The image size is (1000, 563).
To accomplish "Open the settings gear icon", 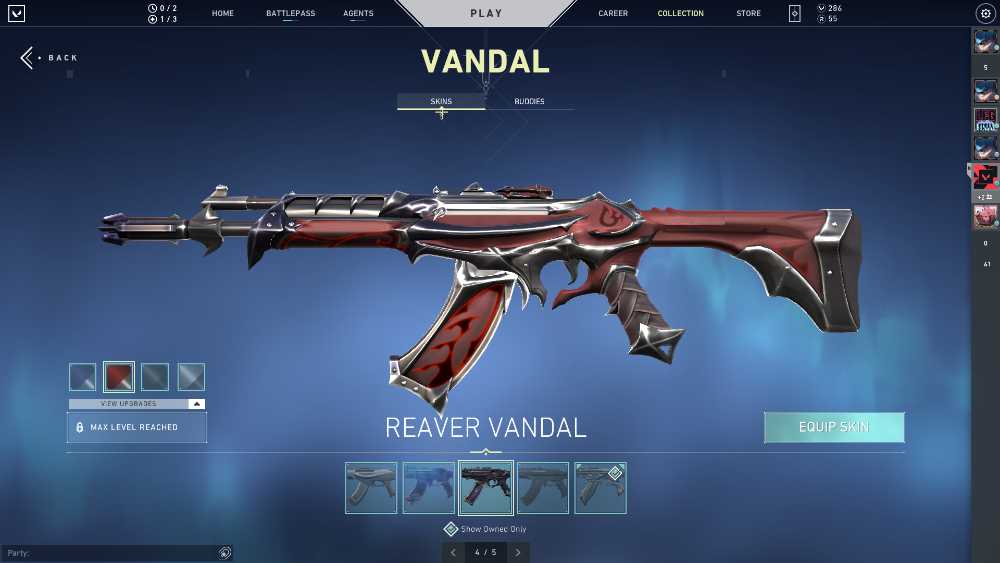I will point(984,14).
